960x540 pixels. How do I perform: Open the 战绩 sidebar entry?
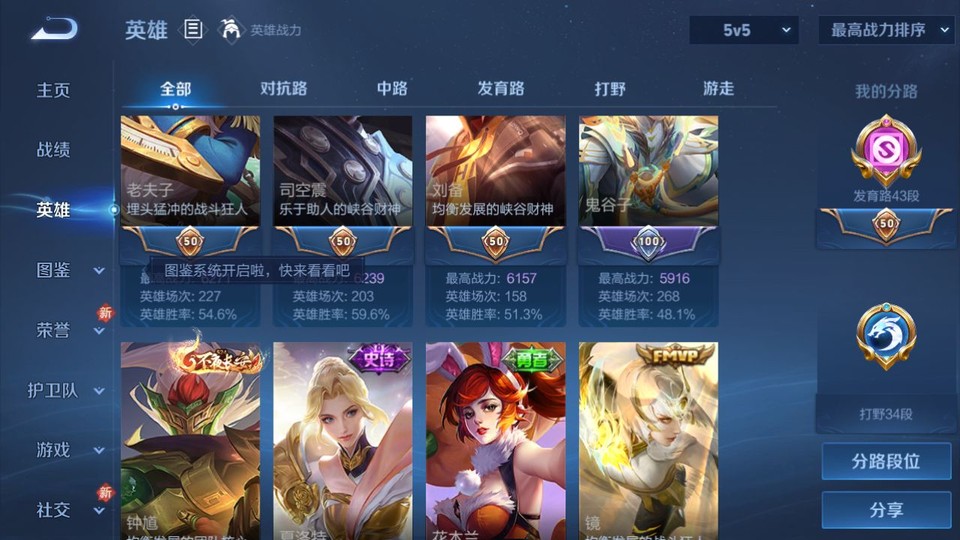54,150
